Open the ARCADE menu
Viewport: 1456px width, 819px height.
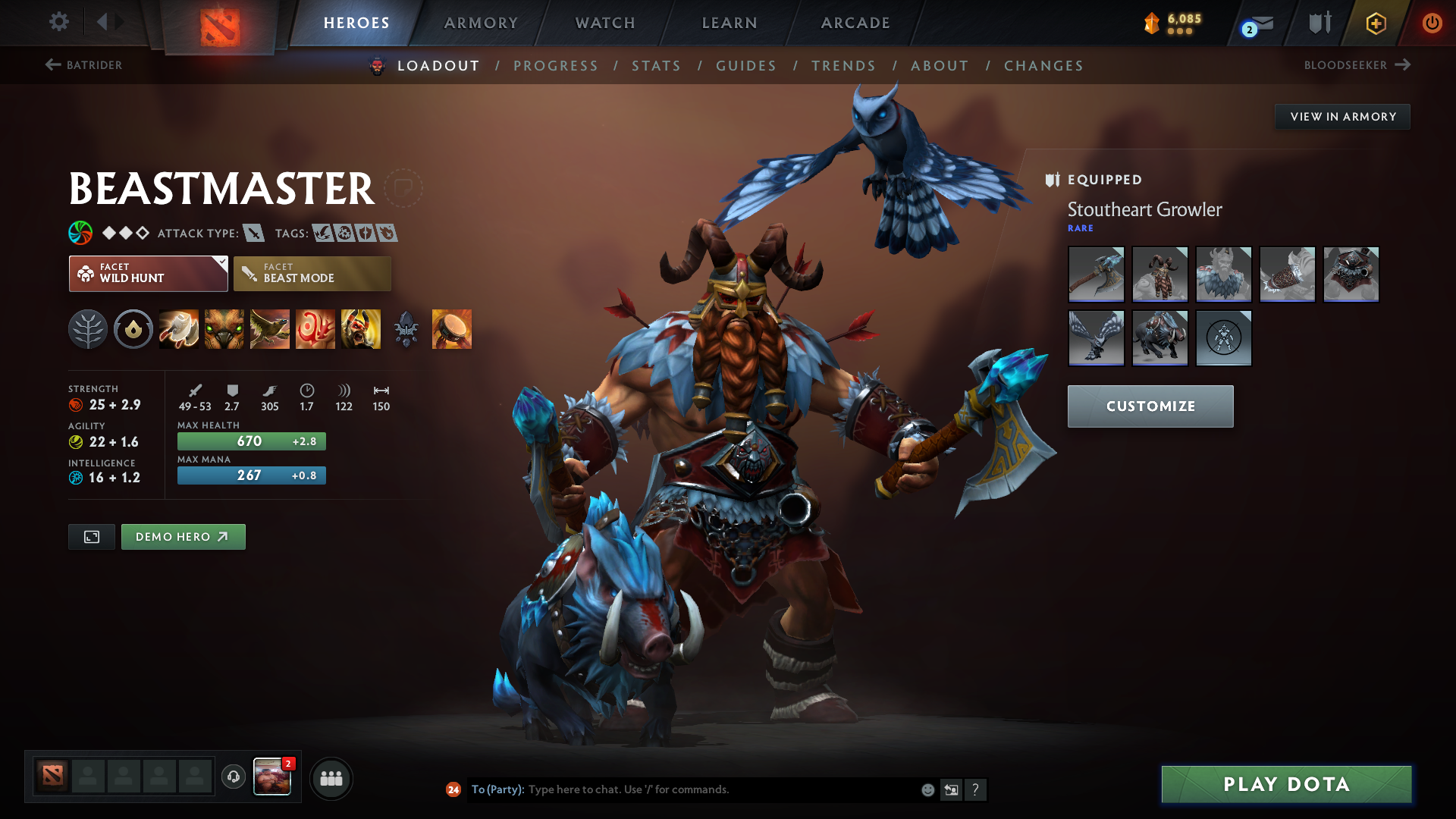point(855,23)
